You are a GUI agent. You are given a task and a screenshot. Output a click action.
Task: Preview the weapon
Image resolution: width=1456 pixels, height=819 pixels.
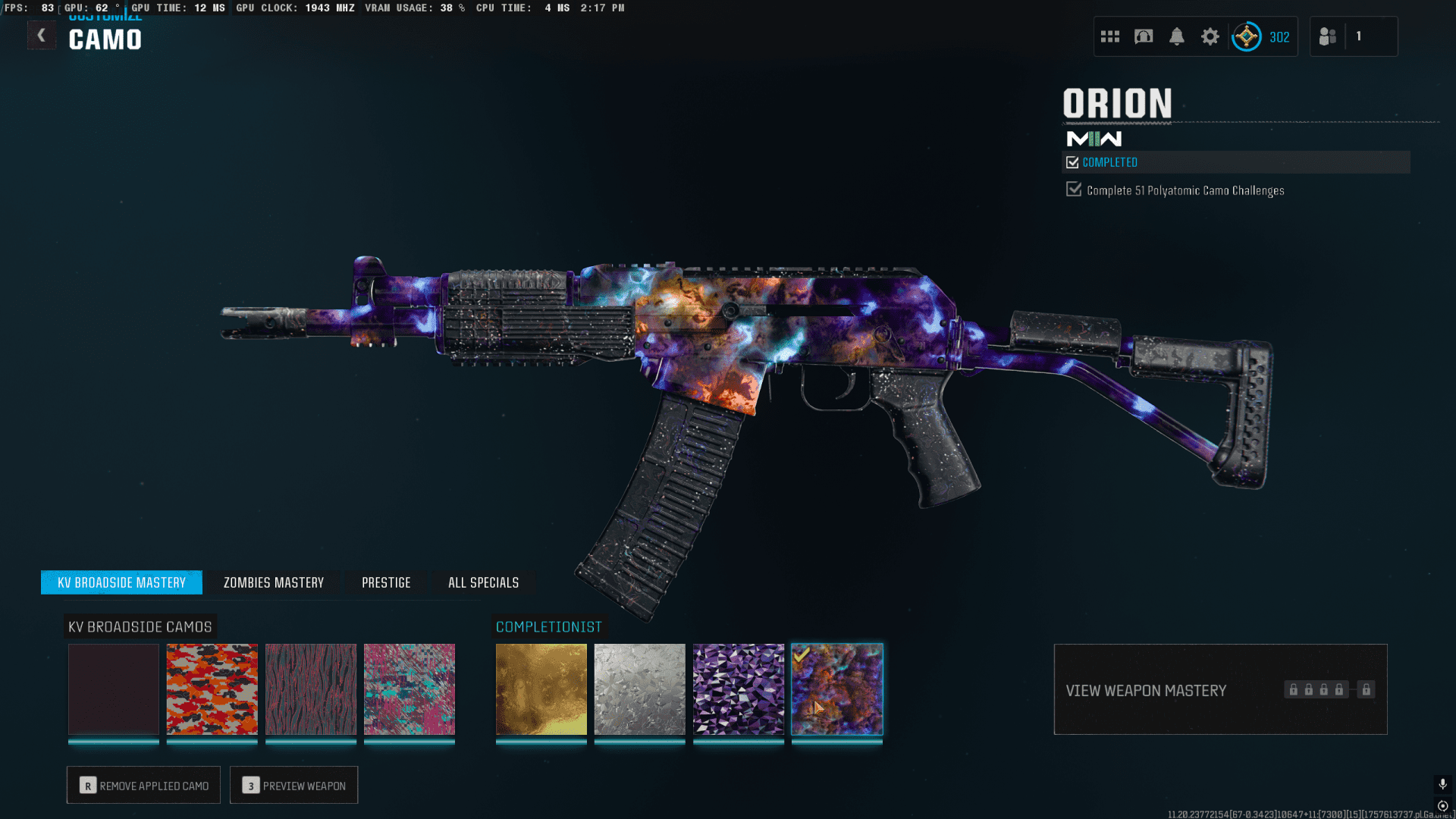[x=293, y=785]
